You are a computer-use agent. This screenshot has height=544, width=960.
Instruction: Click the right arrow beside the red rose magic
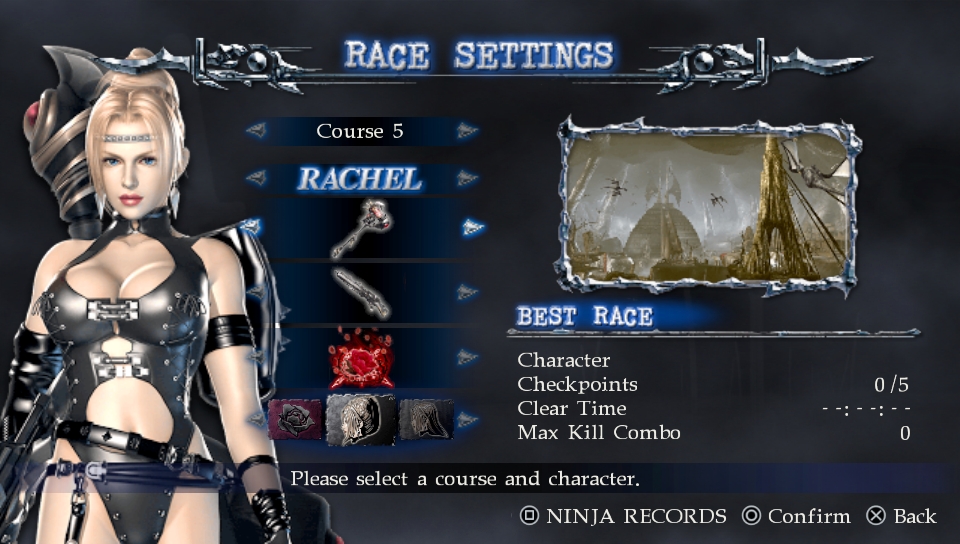(x=467, y=357)
